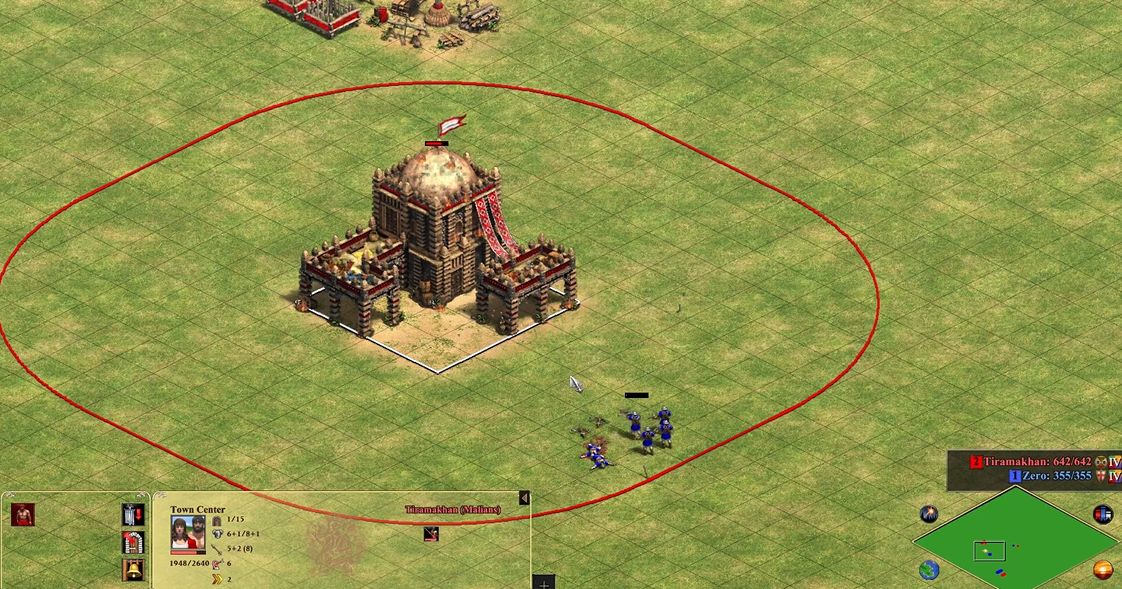This screenshot has height=589, width=1122.
Task: Click the globe button beside the minimap
Action: pyautogui.click(x=929, y=570)
